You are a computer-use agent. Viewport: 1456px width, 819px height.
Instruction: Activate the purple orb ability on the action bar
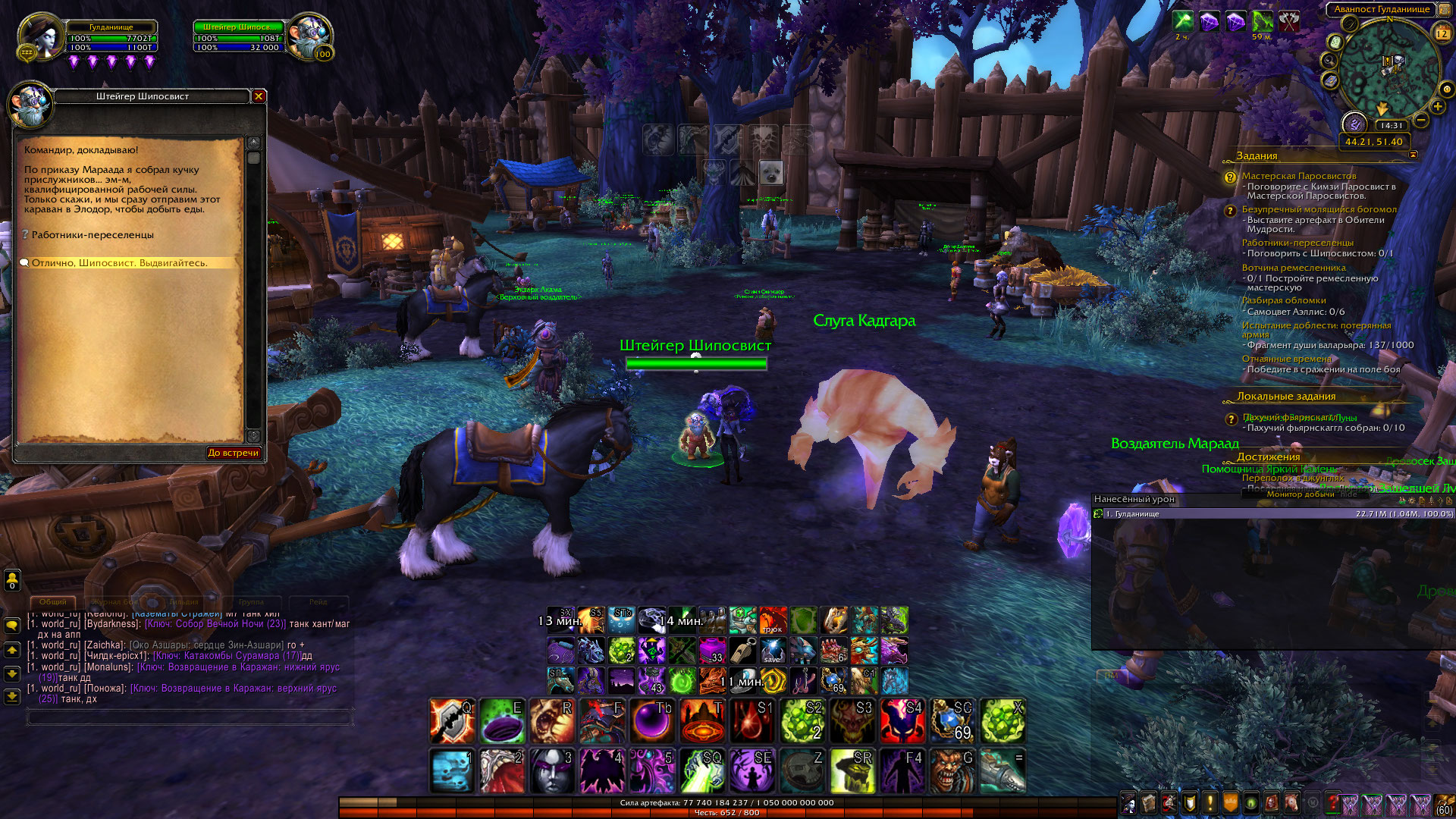point(652,721)
